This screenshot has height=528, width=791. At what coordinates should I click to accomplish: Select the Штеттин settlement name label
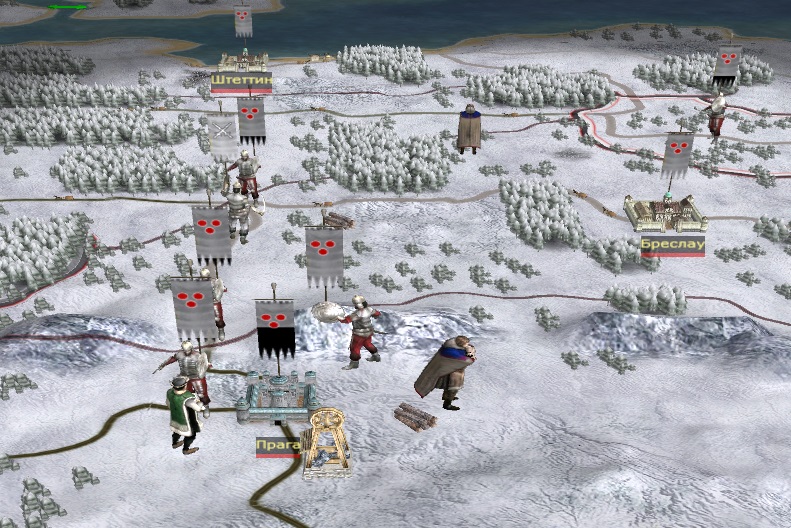[241, 82]
